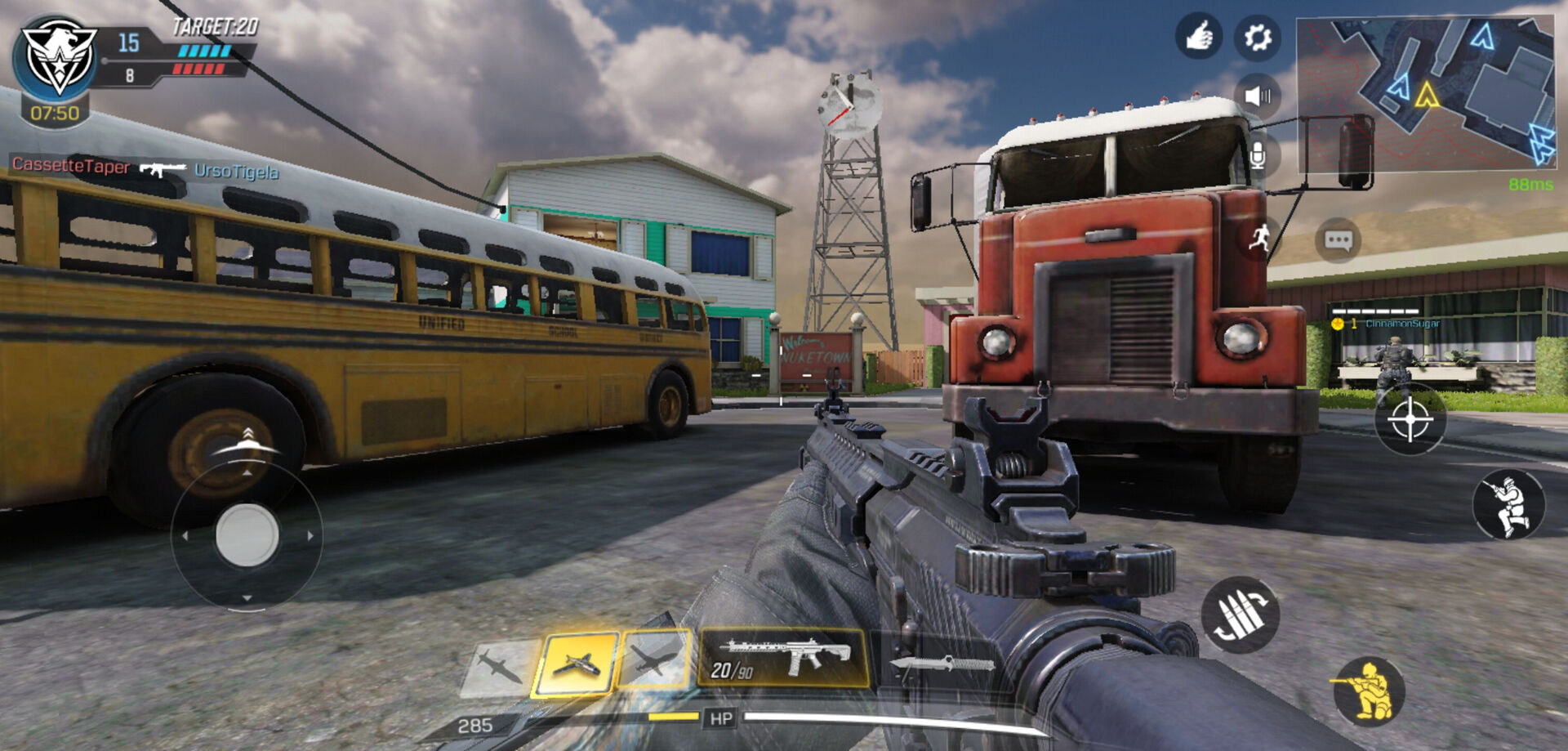Open the chat bubble messages
The image size is (1568, 751).
[x=1338, y=240]
